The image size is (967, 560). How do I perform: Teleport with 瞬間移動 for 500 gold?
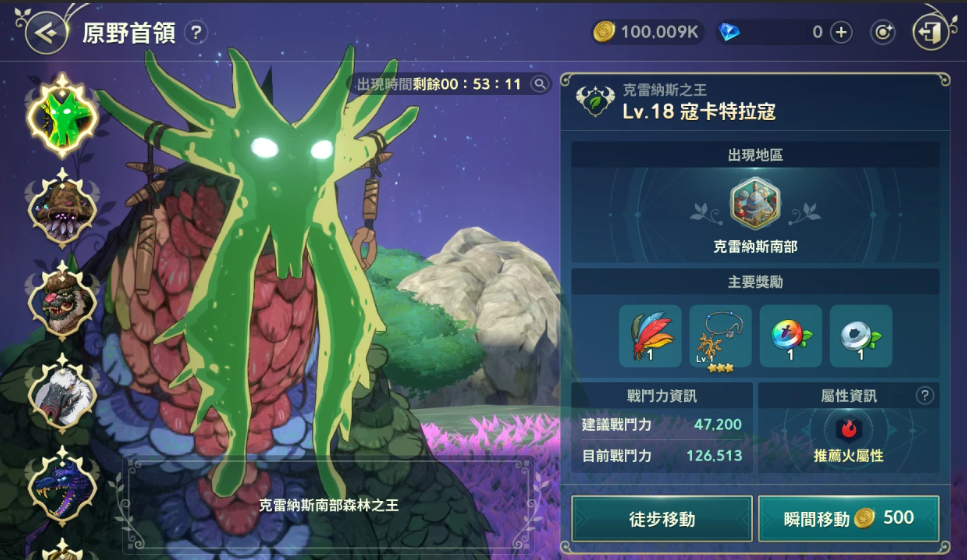pyautogui.click(x=848, y=518)
